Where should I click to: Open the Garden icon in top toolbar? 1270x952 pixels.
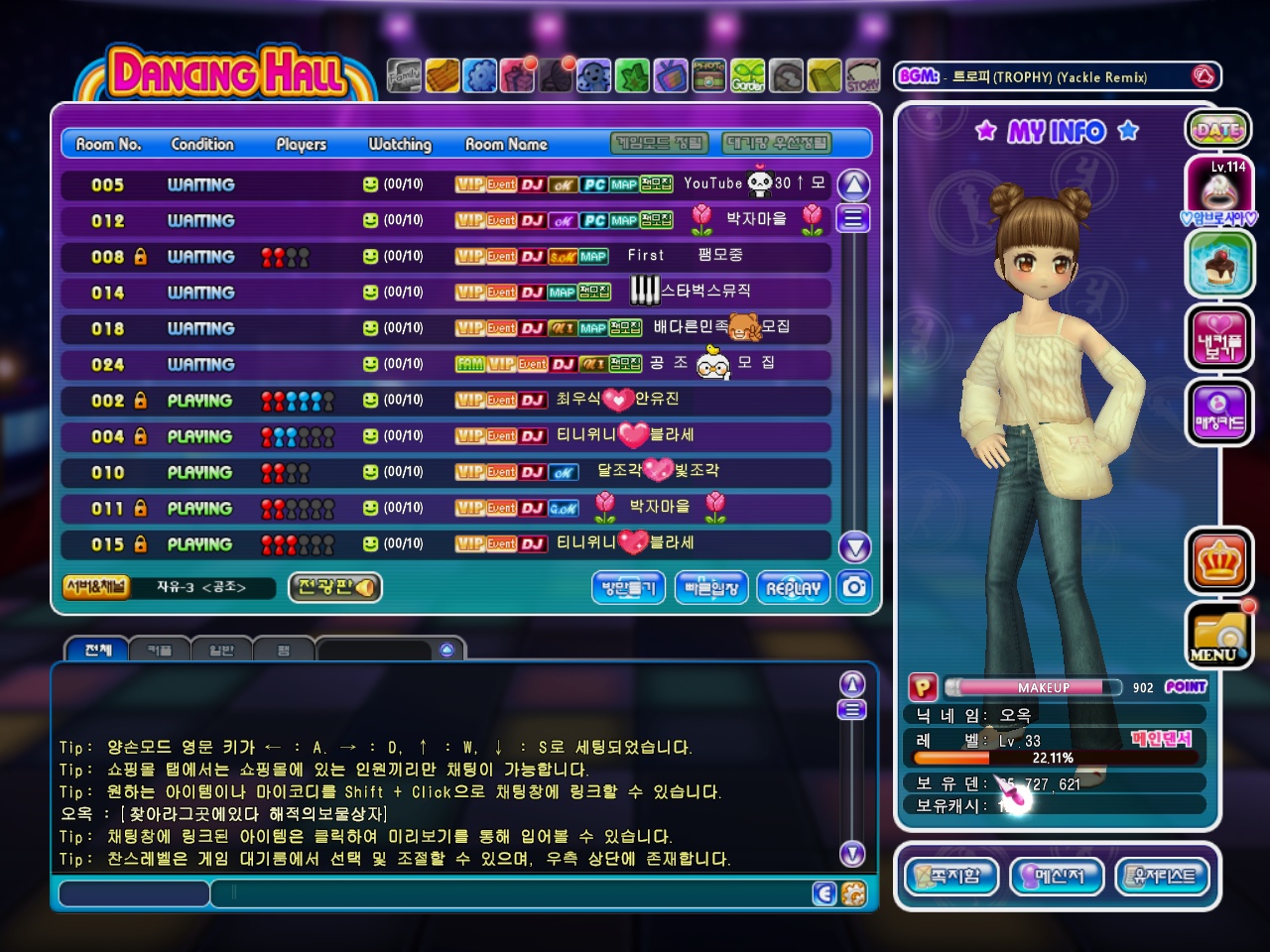point(748,76)
